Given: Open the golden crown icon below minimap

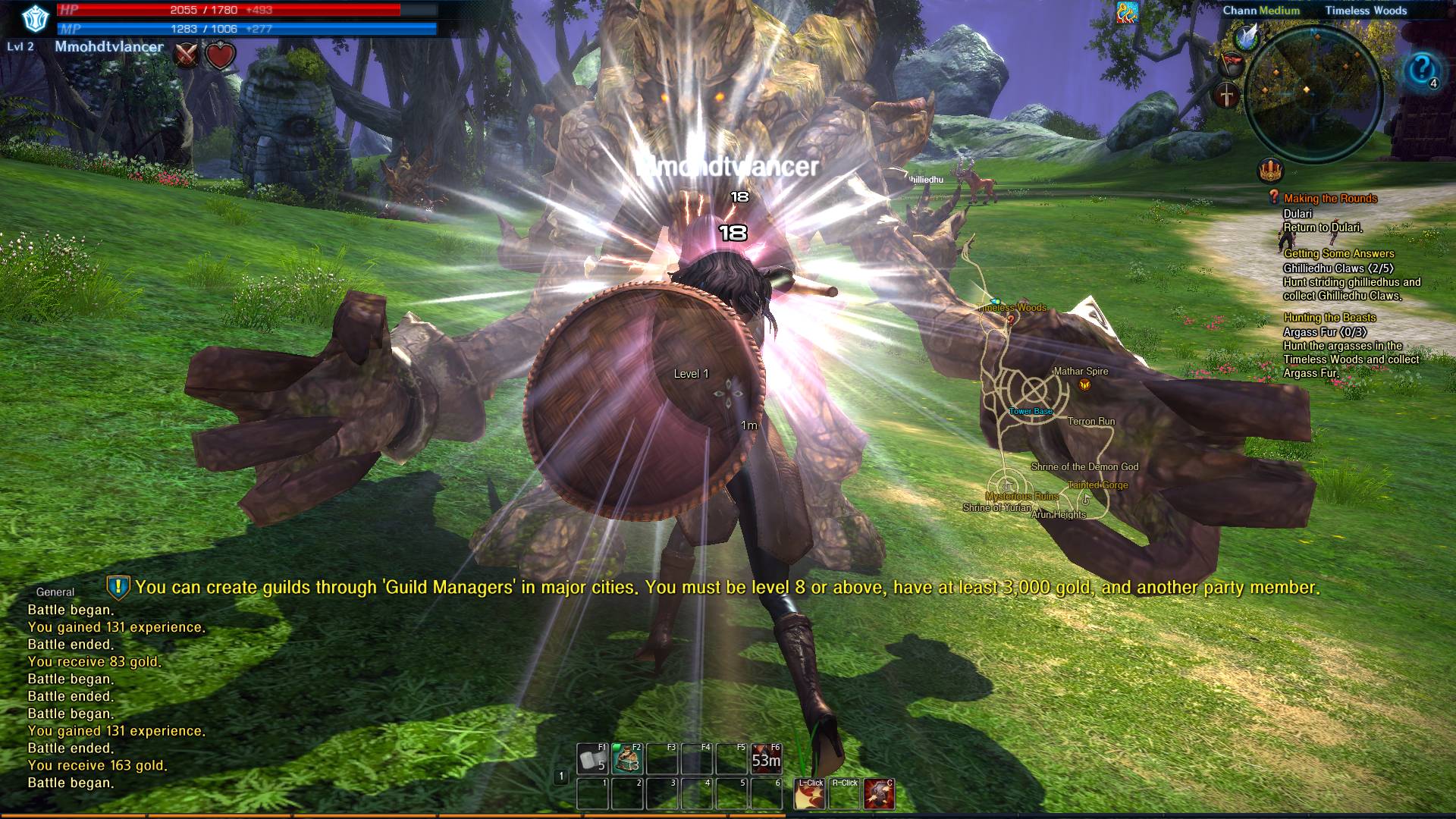Looking at the screenshot, I should click(x=1270, y=171).
